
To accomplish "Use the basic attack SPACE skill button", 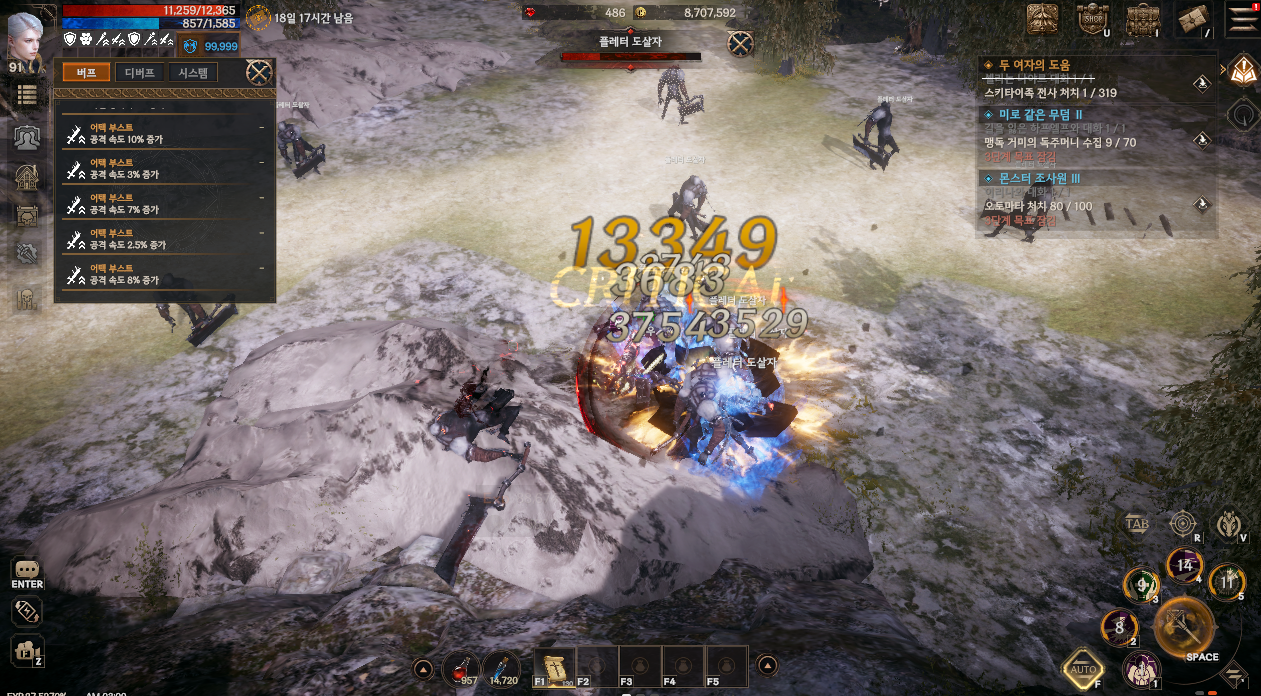I will [x=1186, y=628].
